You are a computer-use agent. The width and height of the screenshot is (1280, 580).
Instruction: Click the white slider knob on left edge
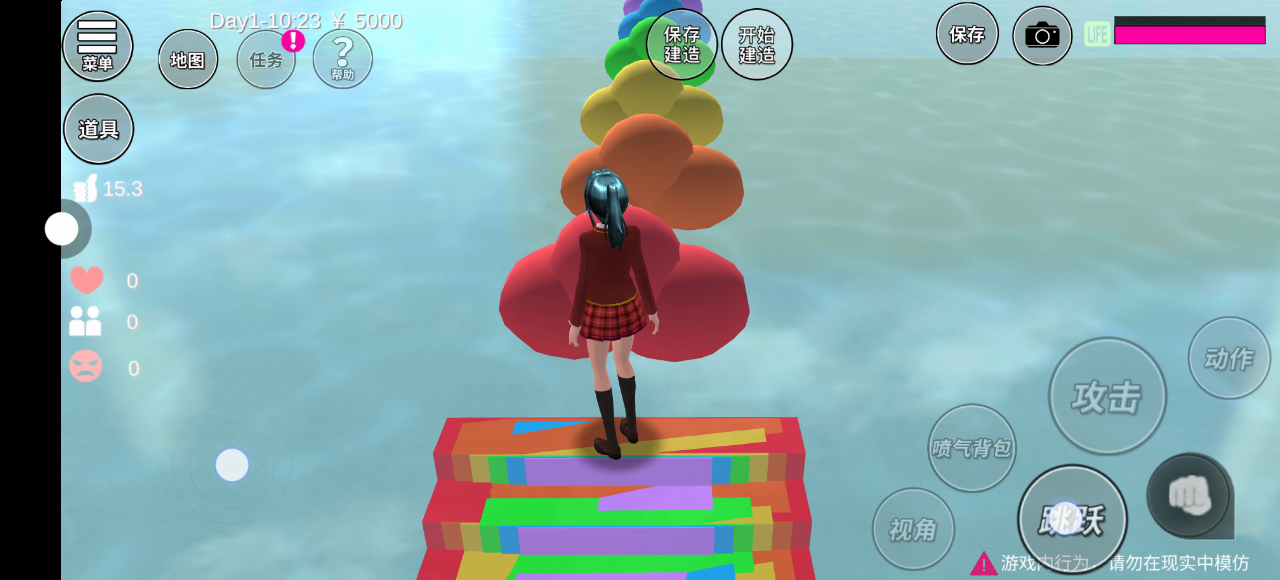coord(62,229)
